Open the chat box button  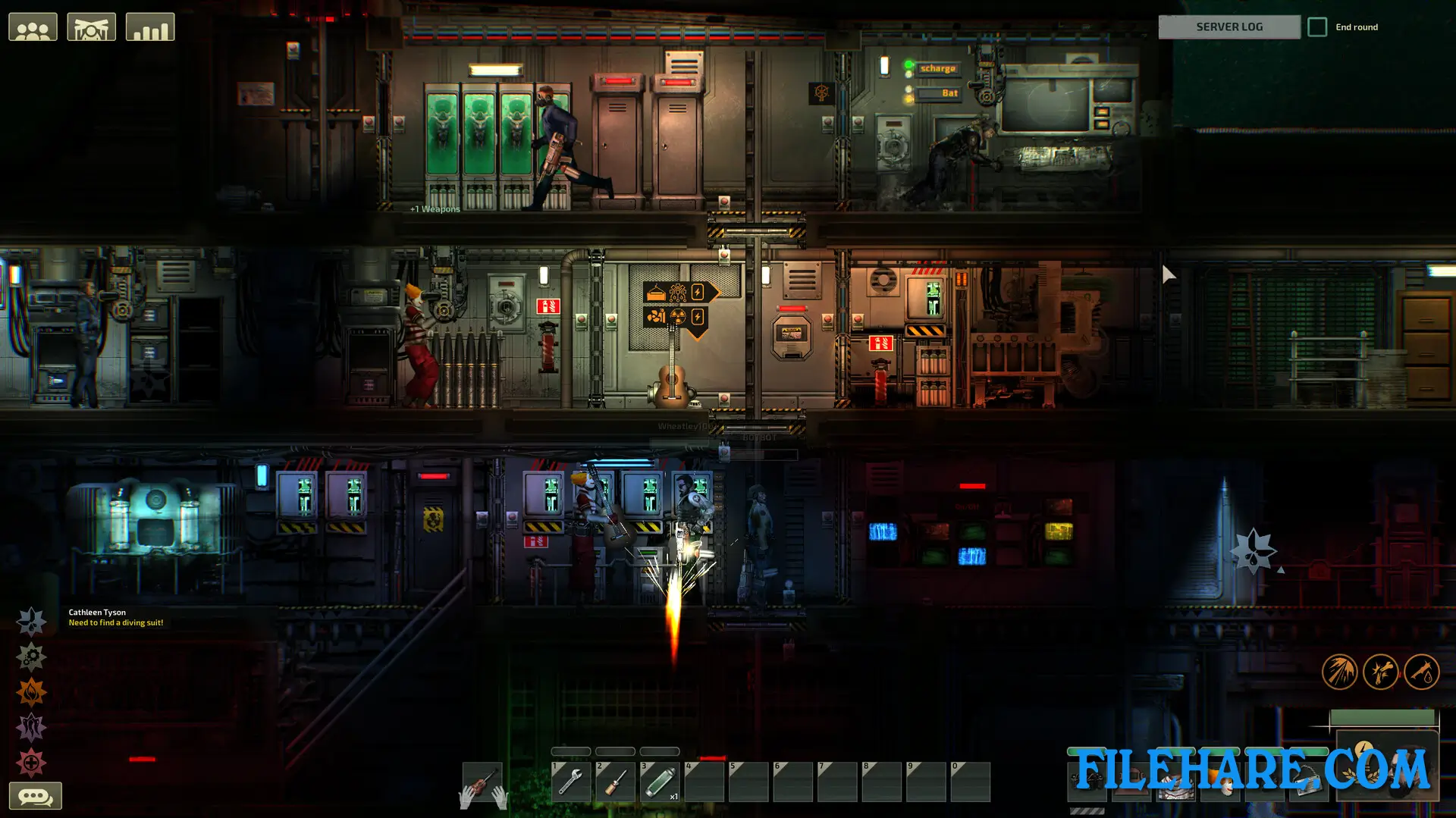point(35,796)
